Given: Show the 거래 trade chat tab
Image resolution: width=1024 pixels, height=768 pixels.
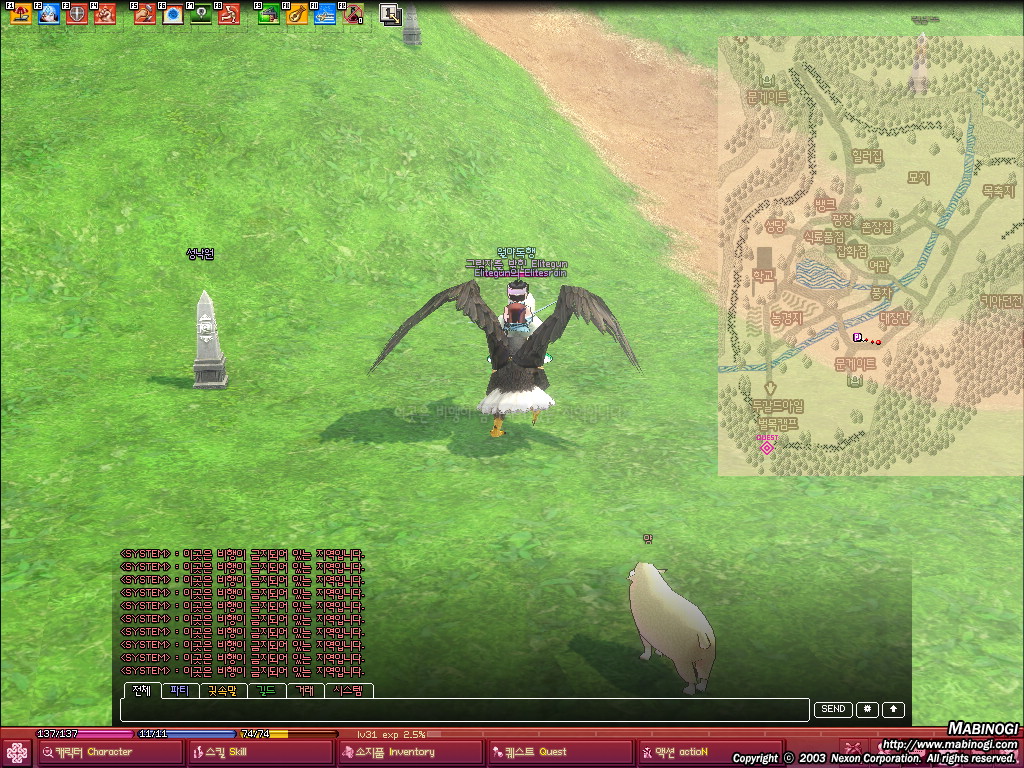Looking at the screenshot, I should point(304,690).
